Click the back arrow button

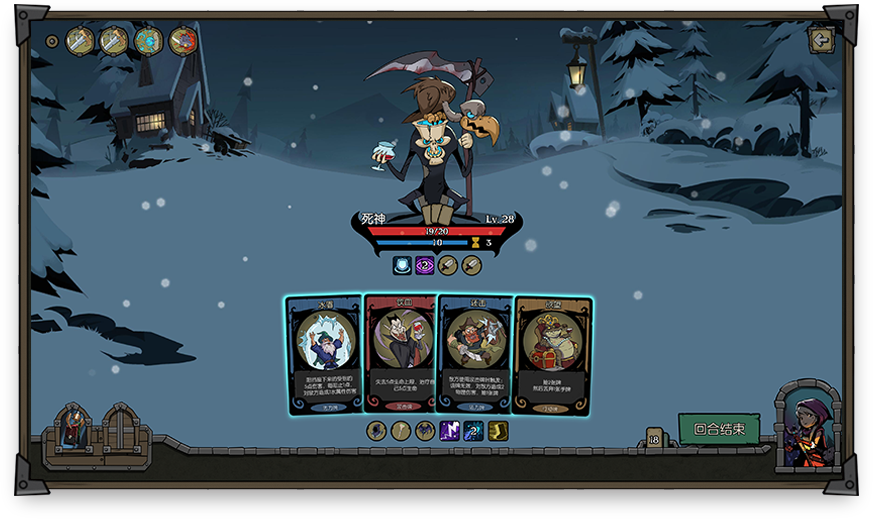[x=821, y=40]
